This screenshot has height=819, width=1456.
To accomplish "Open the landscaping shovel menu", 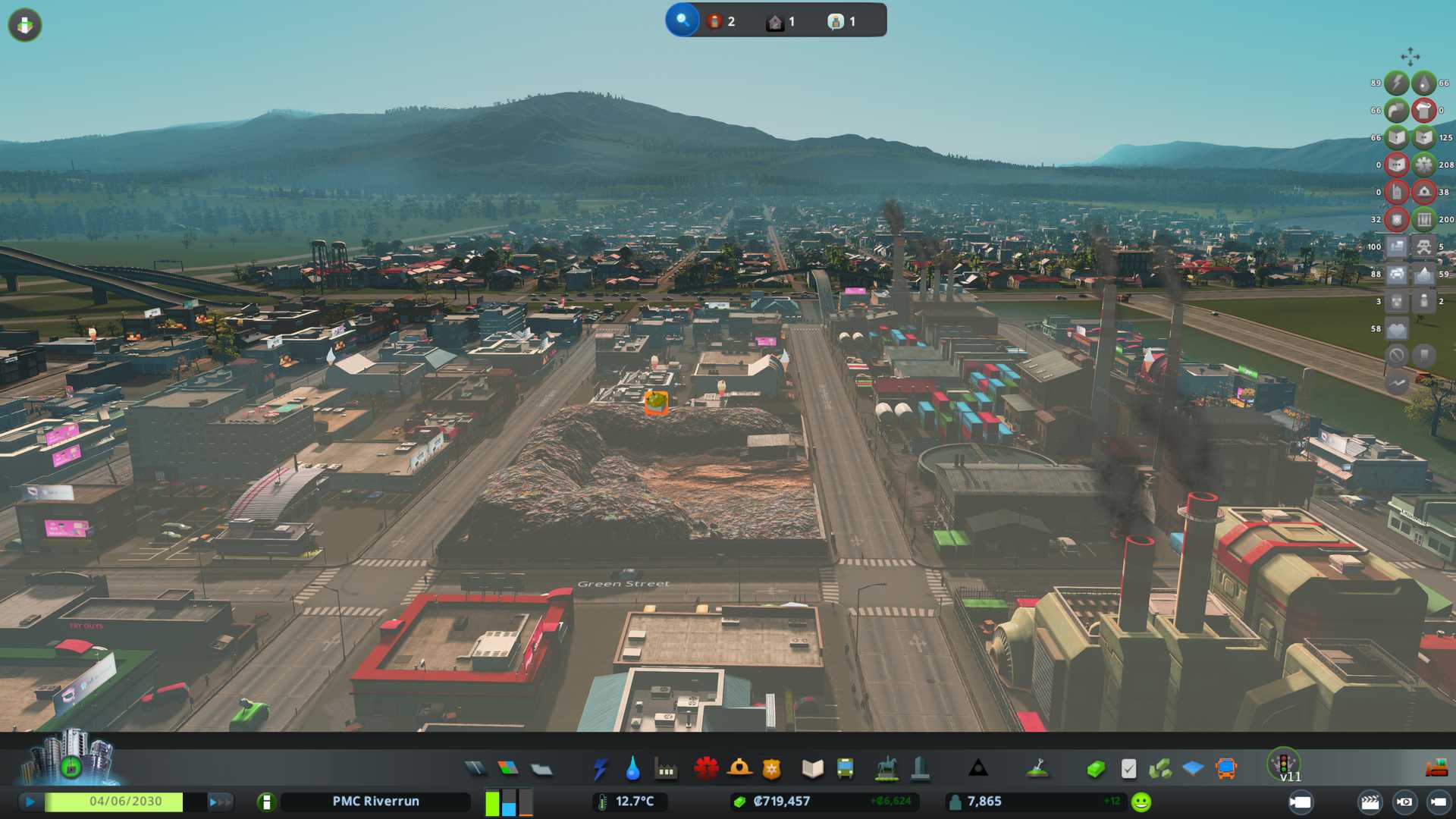I will tap(1037, 769).
